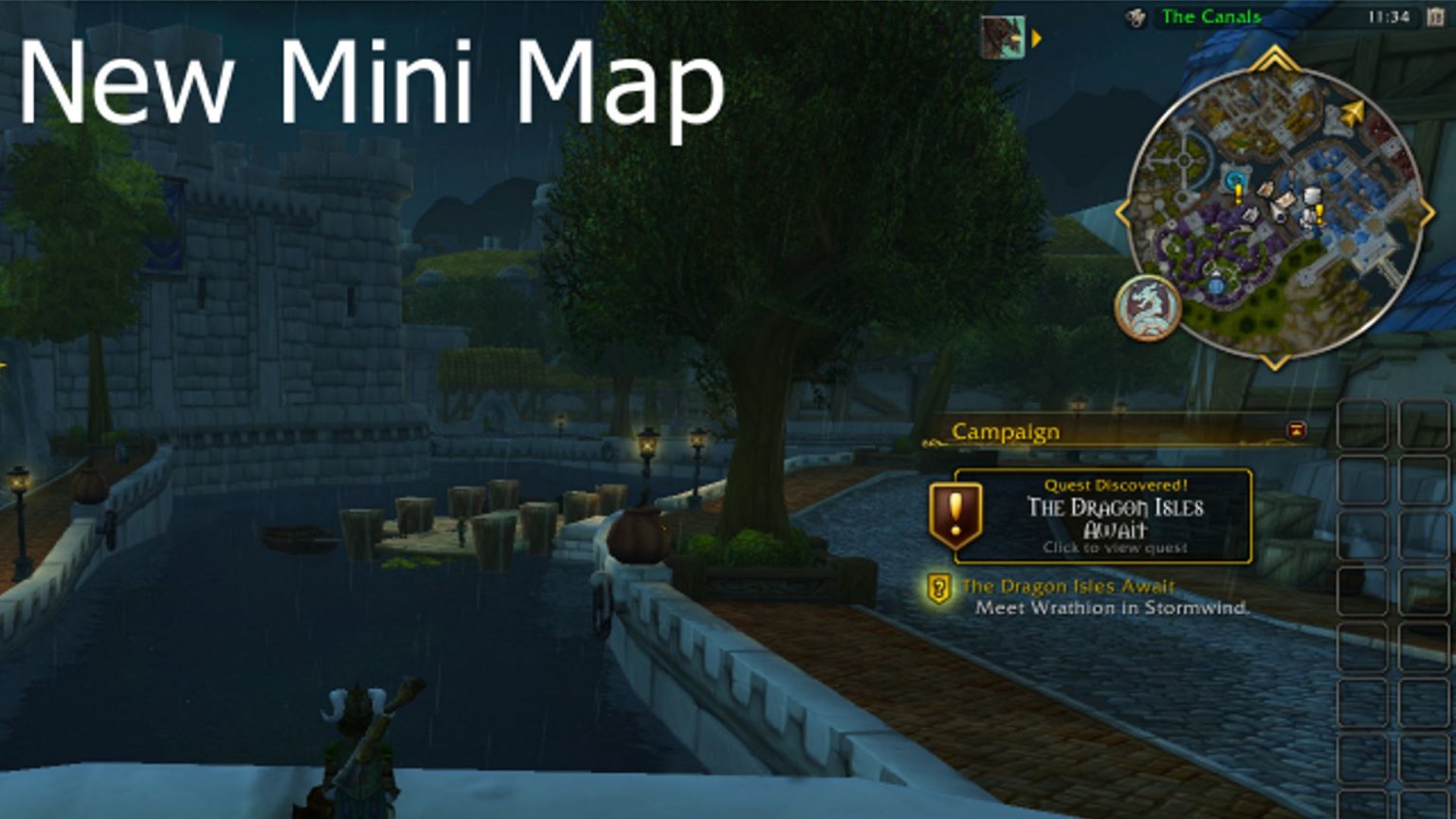Collapse the Campaign section header
Viewport: 1456px width, 819px height.
1005,432
